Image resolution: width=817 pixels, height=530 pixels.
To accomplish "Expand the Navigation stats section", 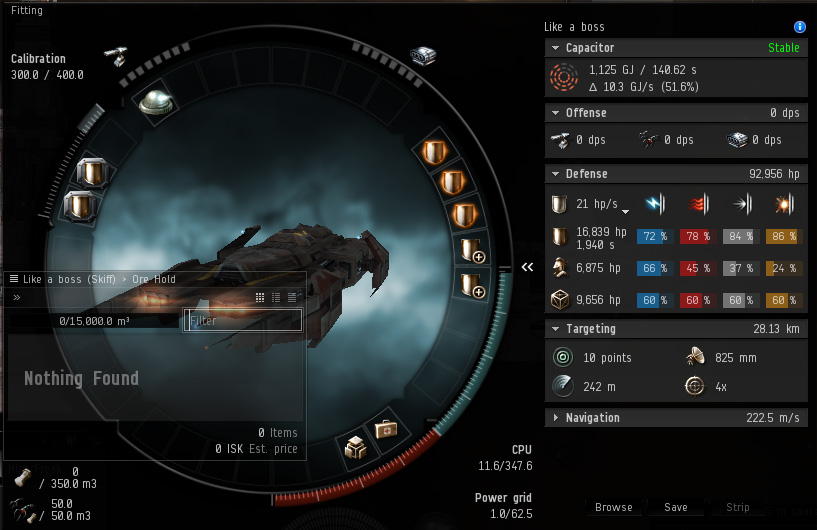I will (x=555, y=418).
